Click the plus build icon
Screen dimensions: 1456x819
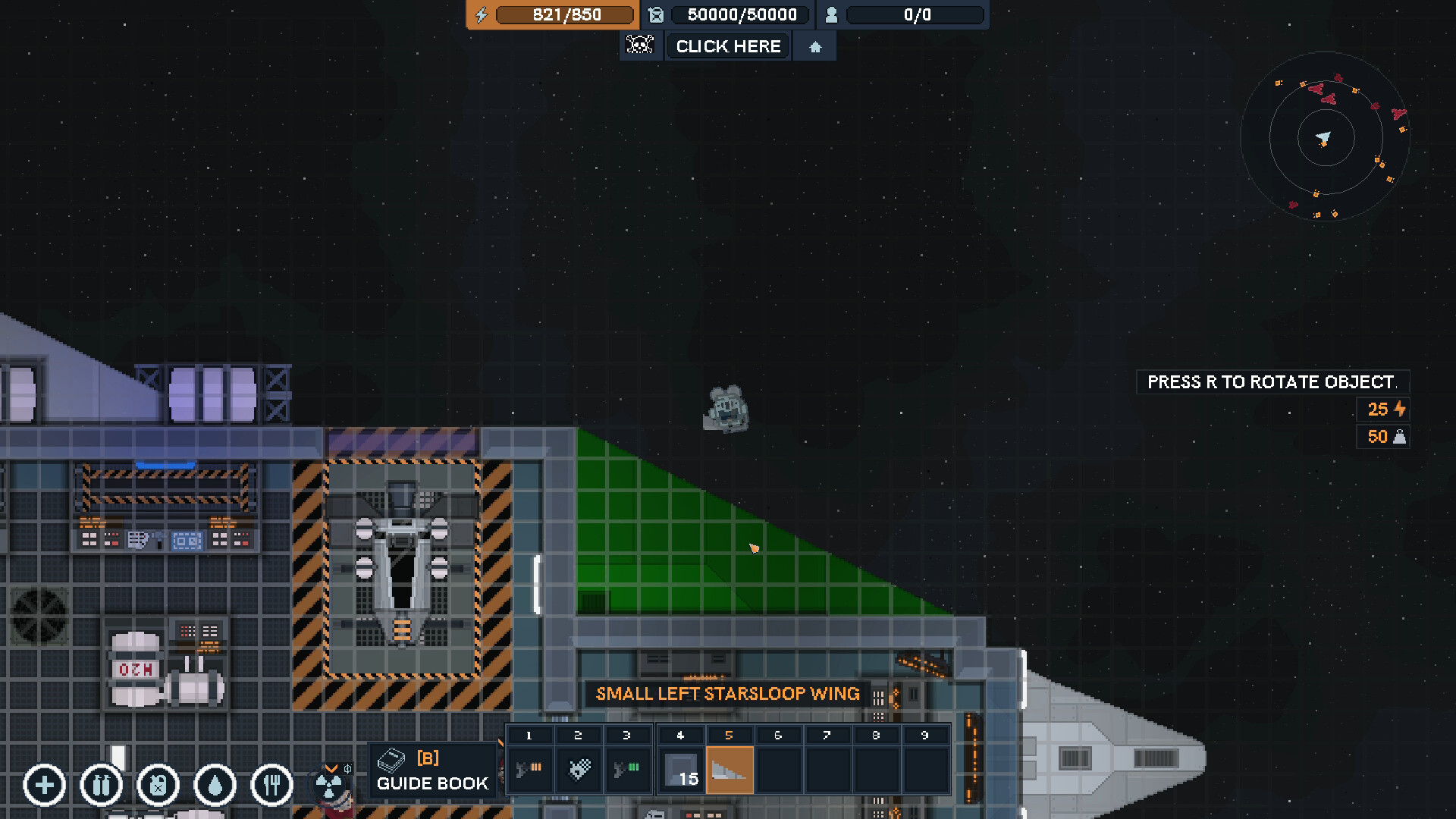pyautogui.click(x=44, y=786)
